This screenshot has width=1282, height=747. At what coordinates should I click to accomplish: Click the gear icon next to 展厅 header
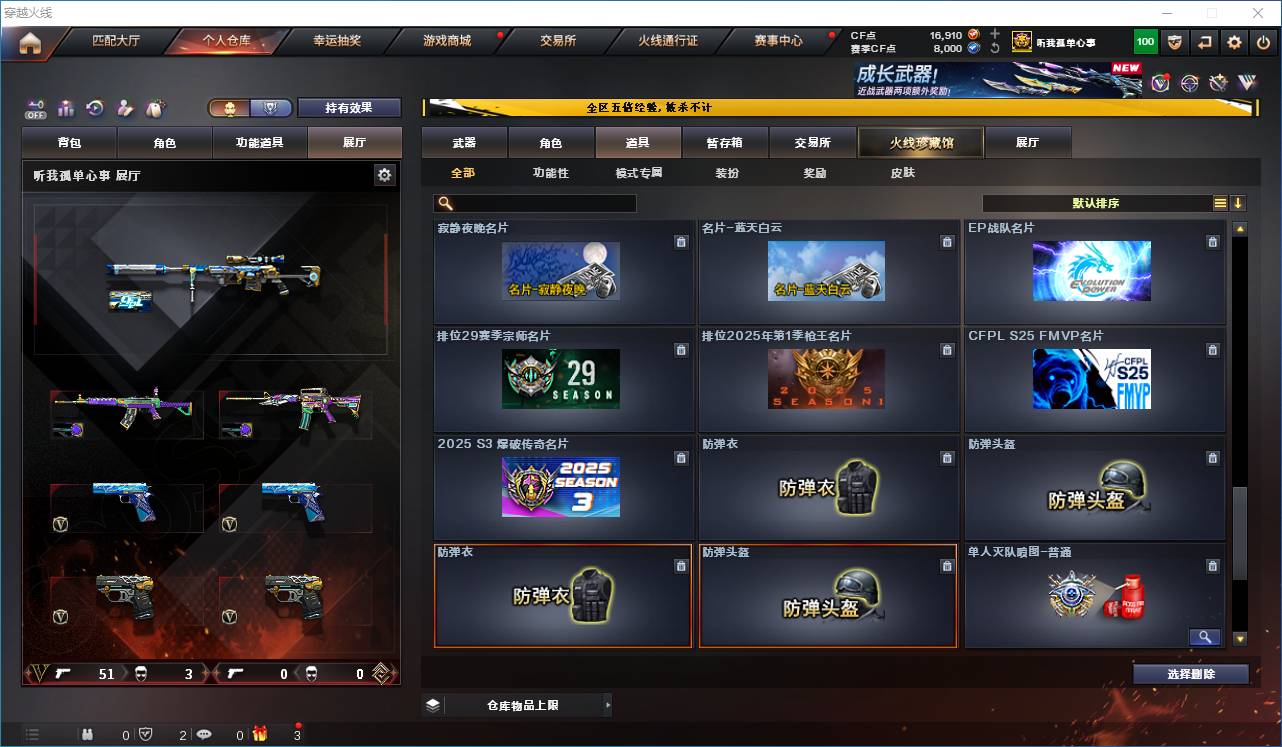tap(384, 173)
